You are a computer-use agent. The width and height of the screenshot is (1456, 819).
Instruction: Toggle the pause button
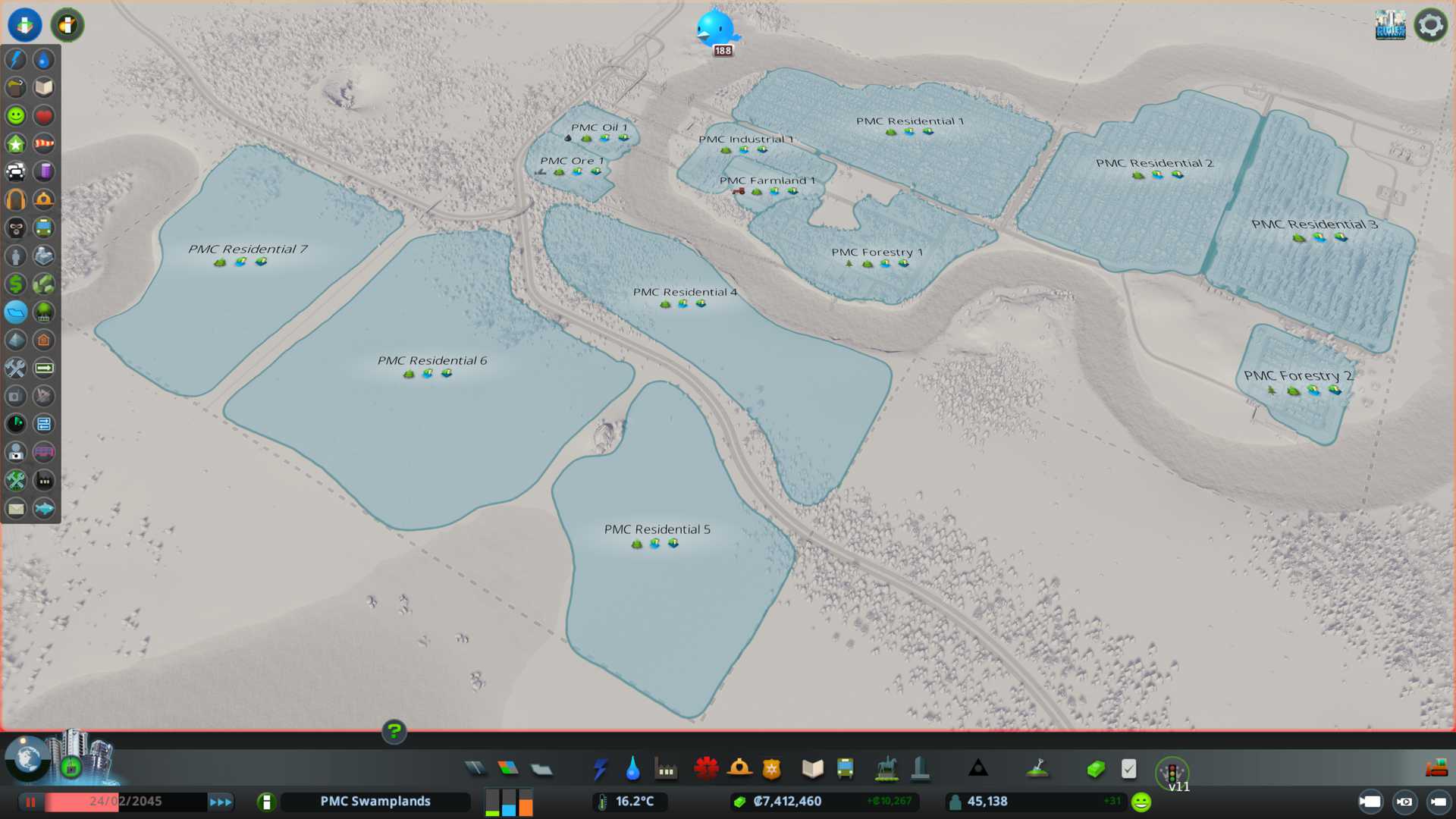[x=30, y=802]
